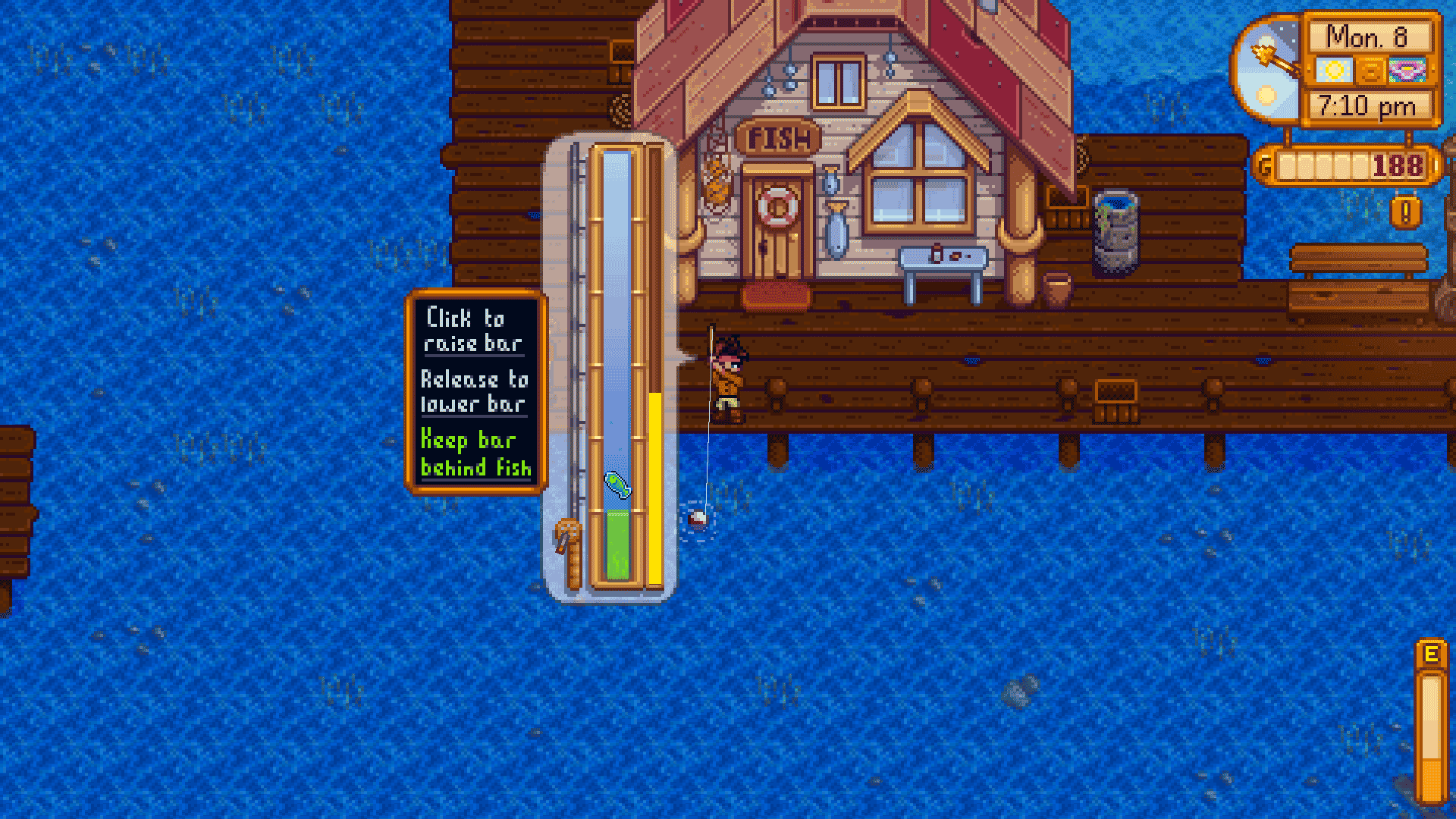
Task: Click the fishing bobber in the water
Action: coord(699,517)
